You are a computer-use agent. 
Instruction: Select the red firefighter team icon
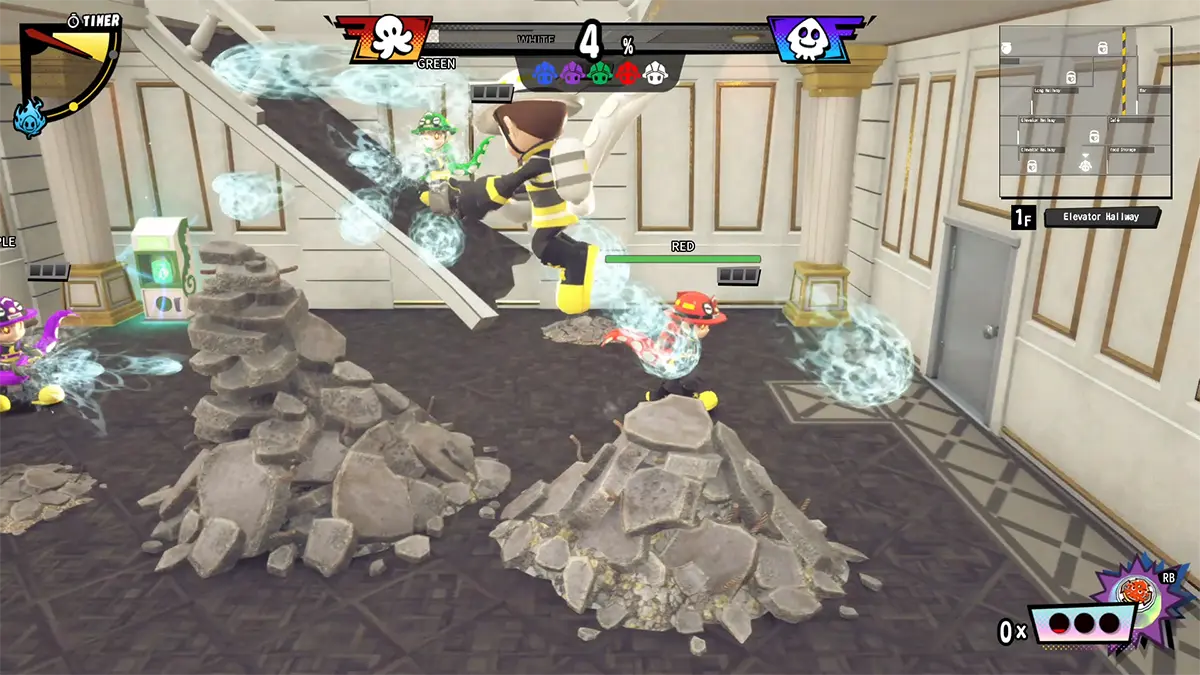coord(628,73)
